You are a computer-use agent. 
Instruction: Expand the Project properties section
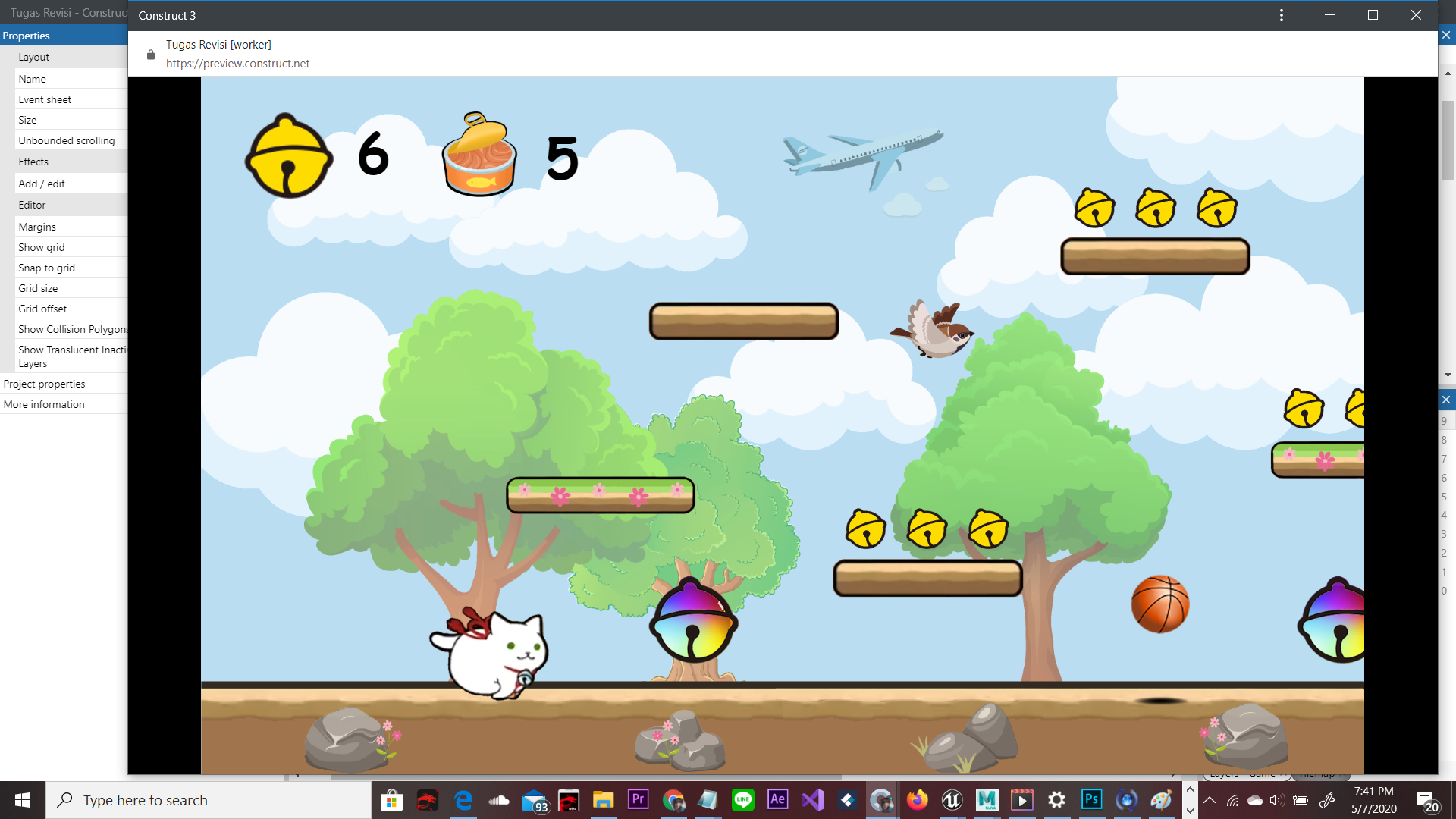pyautogui.click(x=44, y=383)
